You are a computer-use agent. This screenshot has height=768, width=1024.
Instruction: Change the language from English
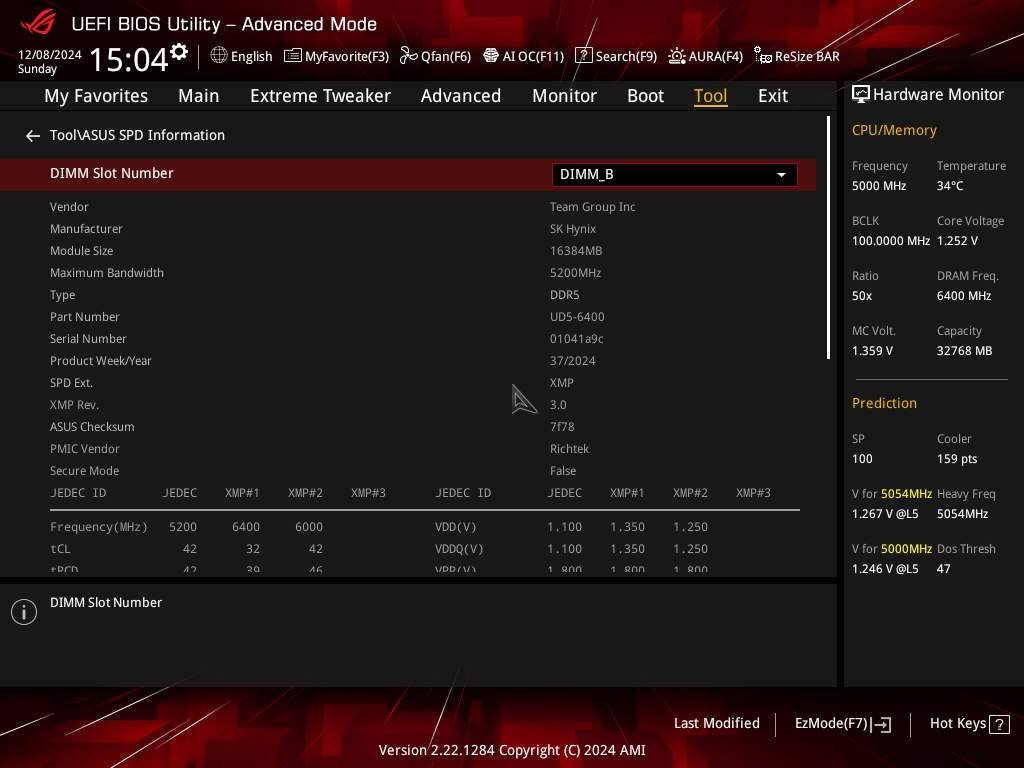pyautogui.click(x=241, y=56)
